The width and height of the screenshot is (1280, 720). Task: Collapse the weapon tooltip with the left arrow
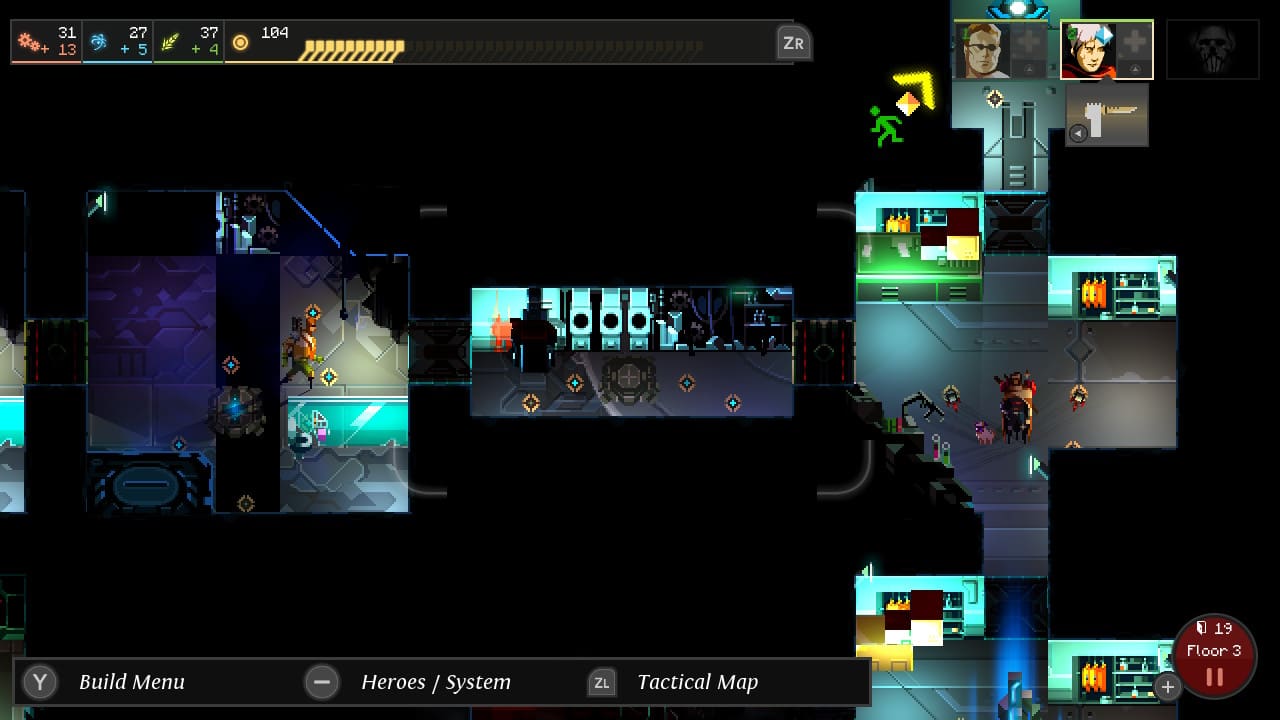(1079, 133)
